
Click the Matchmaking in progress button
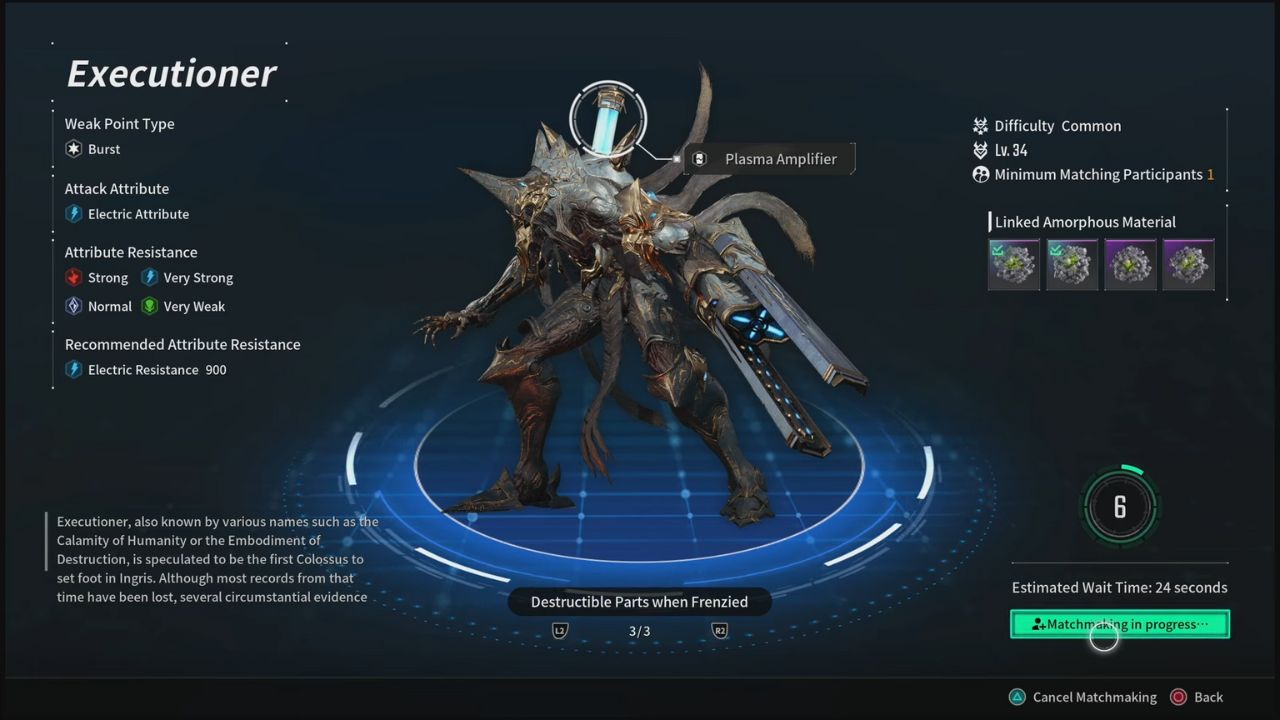tap(1119, 624)
